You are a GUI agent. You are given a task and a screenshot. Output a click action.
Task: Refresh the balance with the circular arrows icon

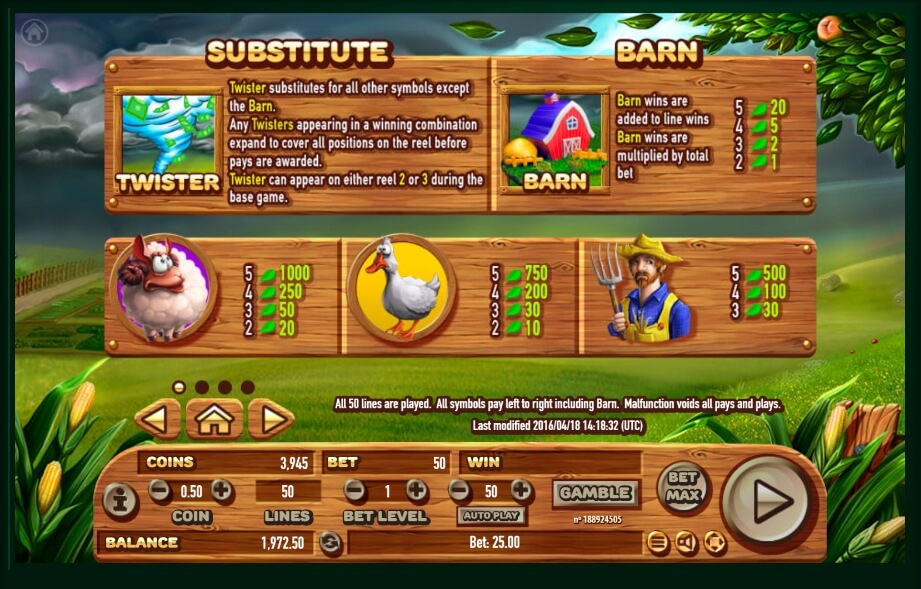click(x=330, y=543)
